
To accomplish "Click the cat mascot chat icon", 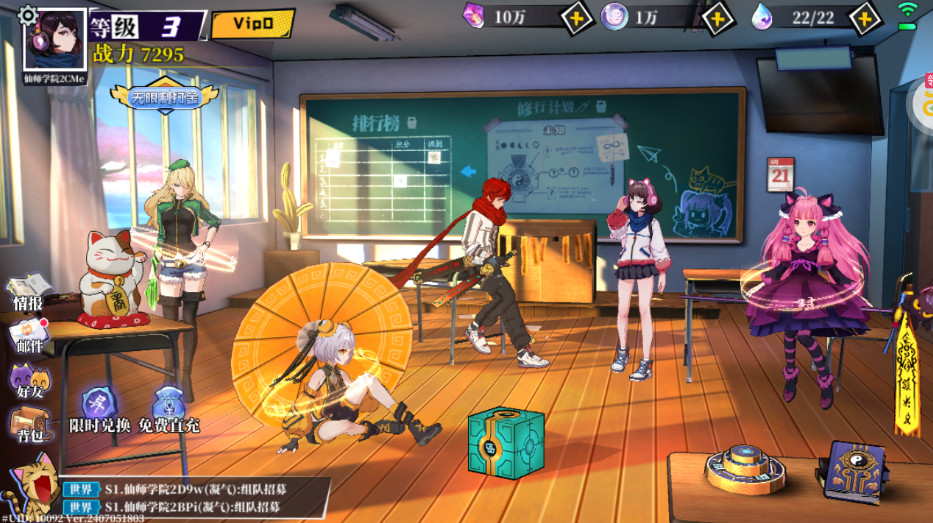I will pos(28,483).
